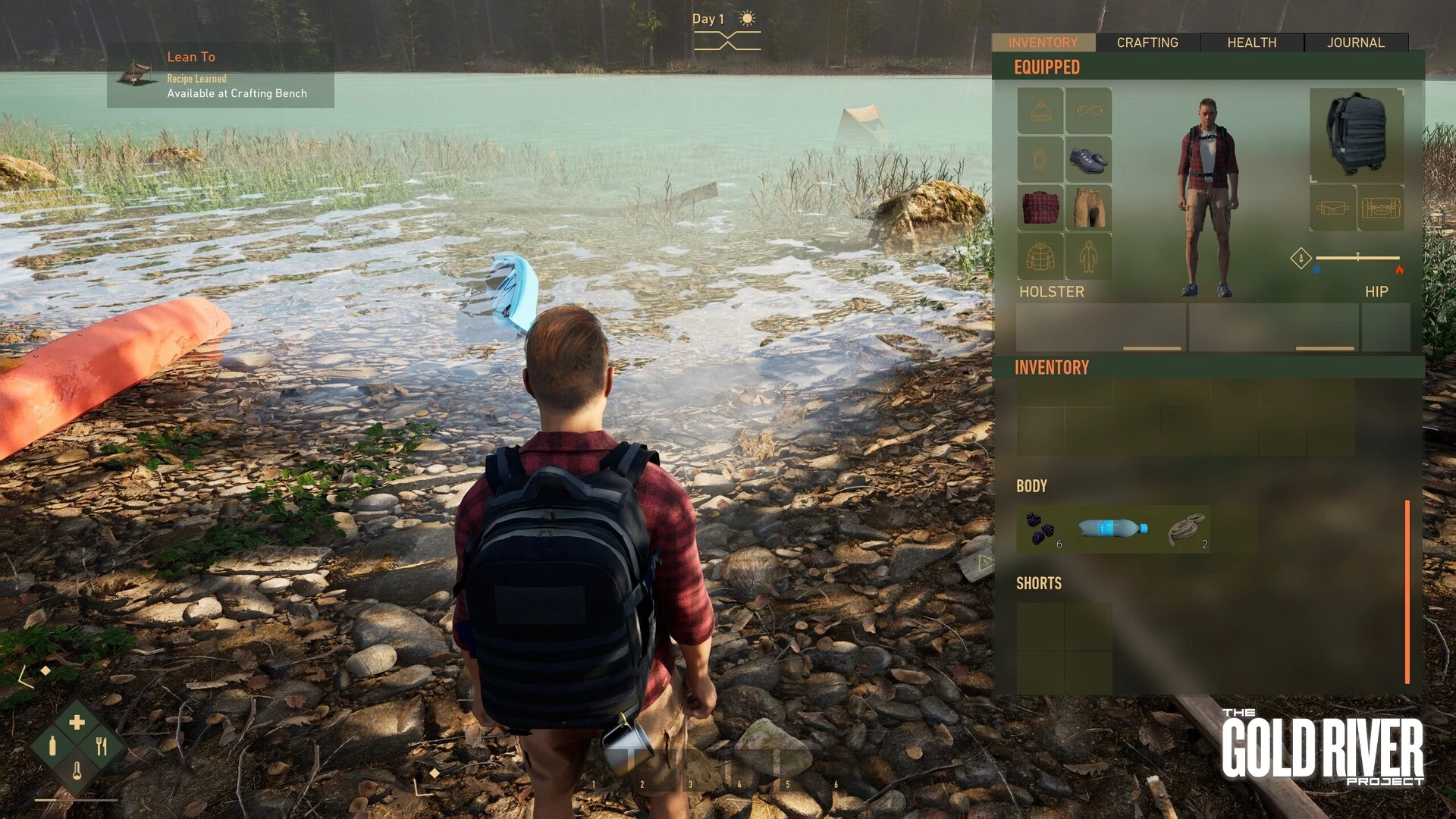Choose the equipped tan shorts slot
This screenshot has height=819, width=1456.
tap(1088, 207)
